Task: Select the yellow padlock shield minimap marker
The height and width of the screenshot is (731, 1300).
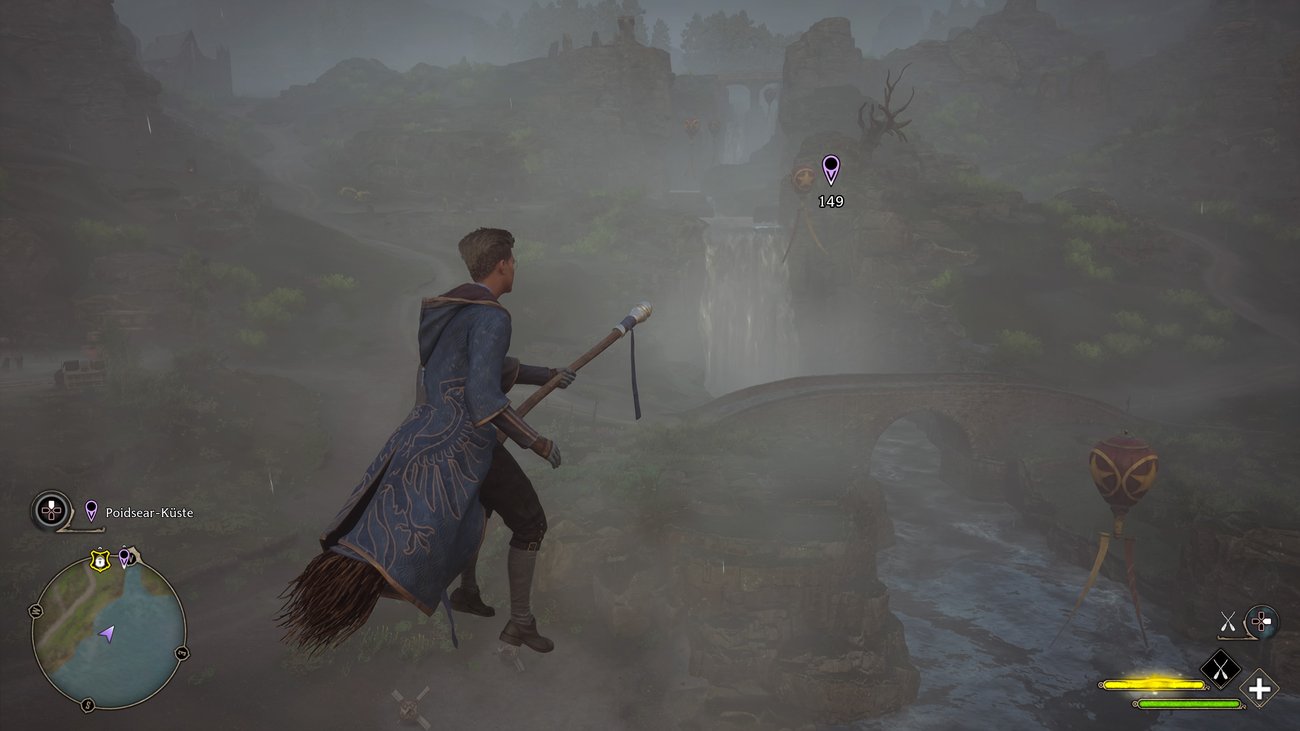Action: pos(99,562)
